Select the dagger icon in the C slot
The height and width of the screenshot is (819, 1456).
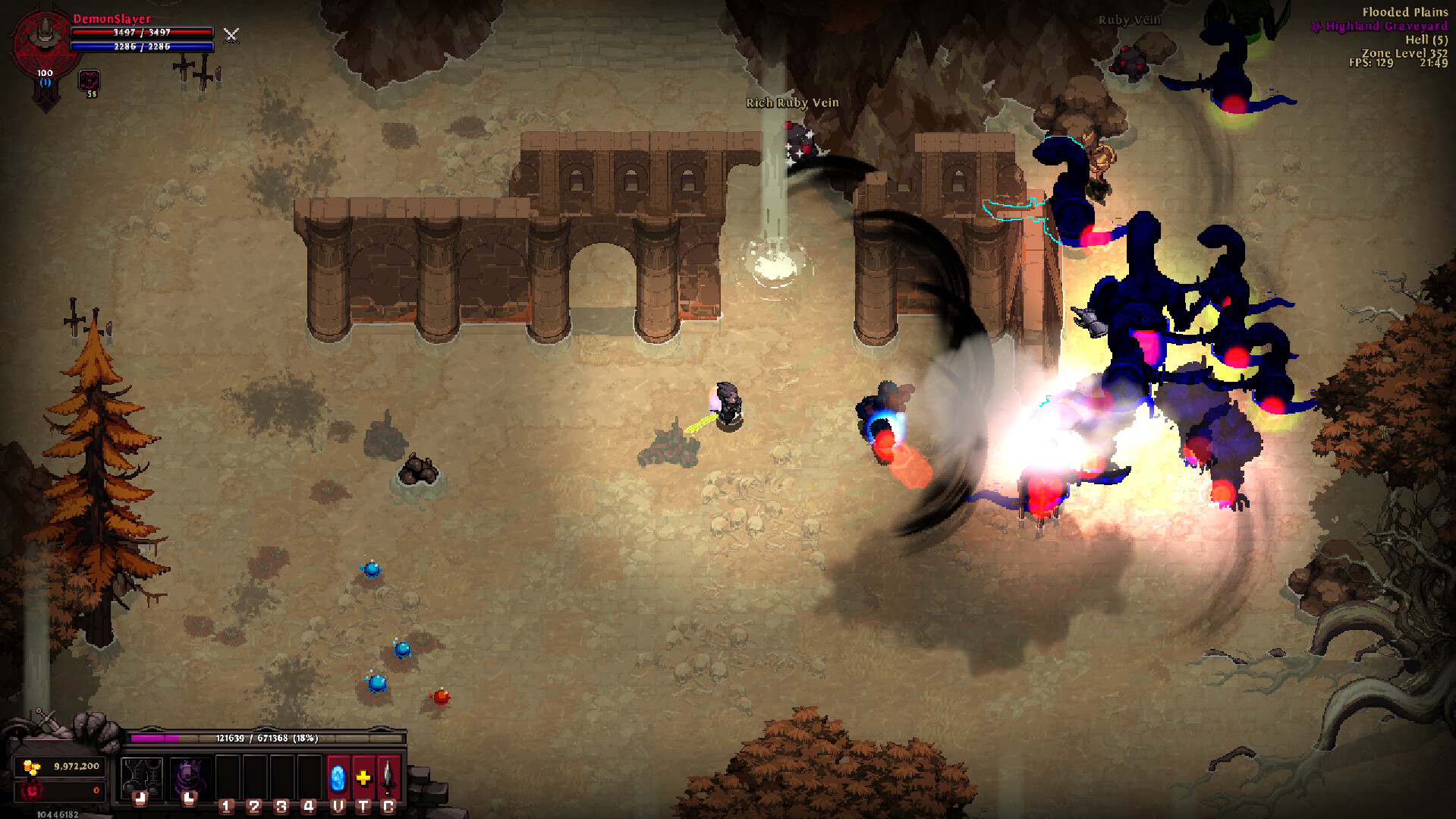[386, 778]
